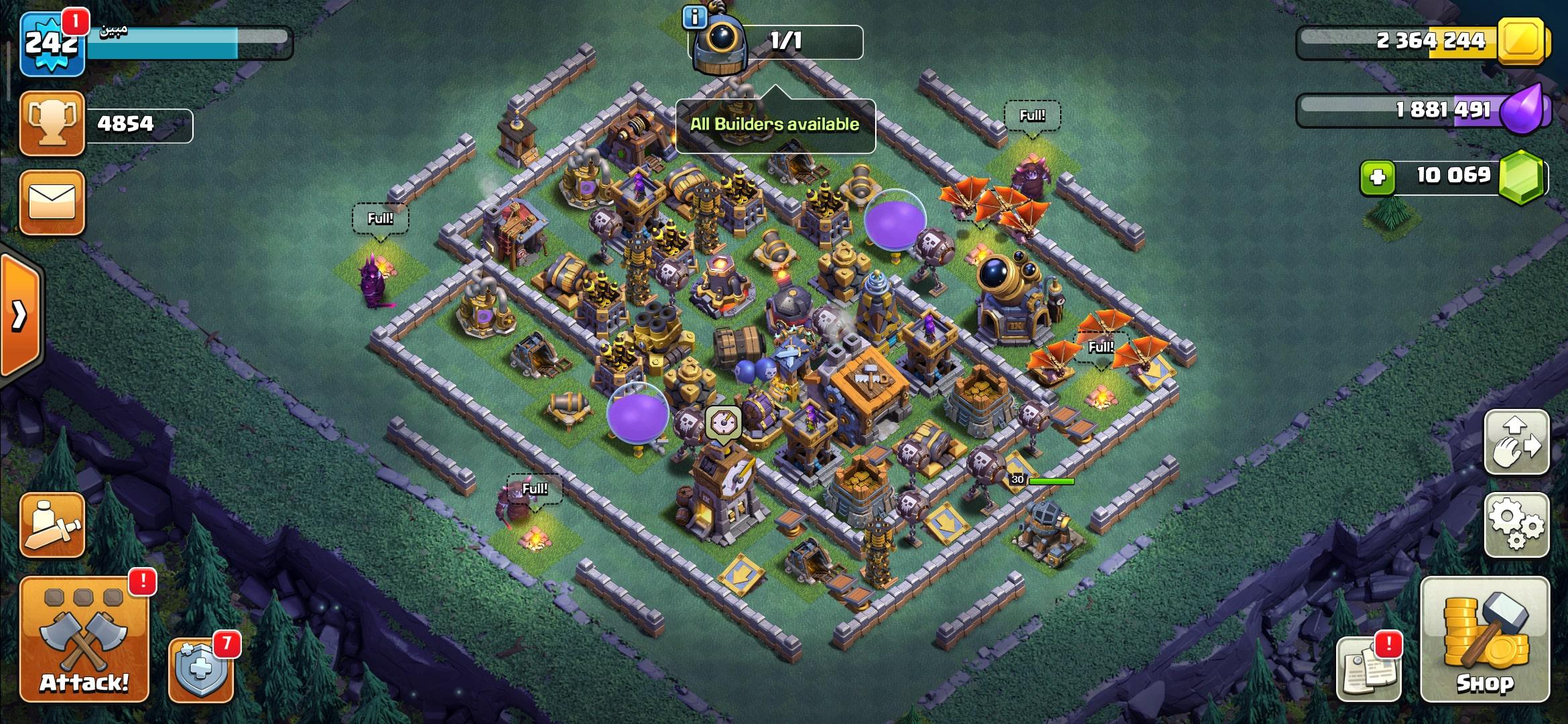Viewport: 1568px width, 724px height.
Task: Open player profile level badge
Action: (x=52, y=44)
